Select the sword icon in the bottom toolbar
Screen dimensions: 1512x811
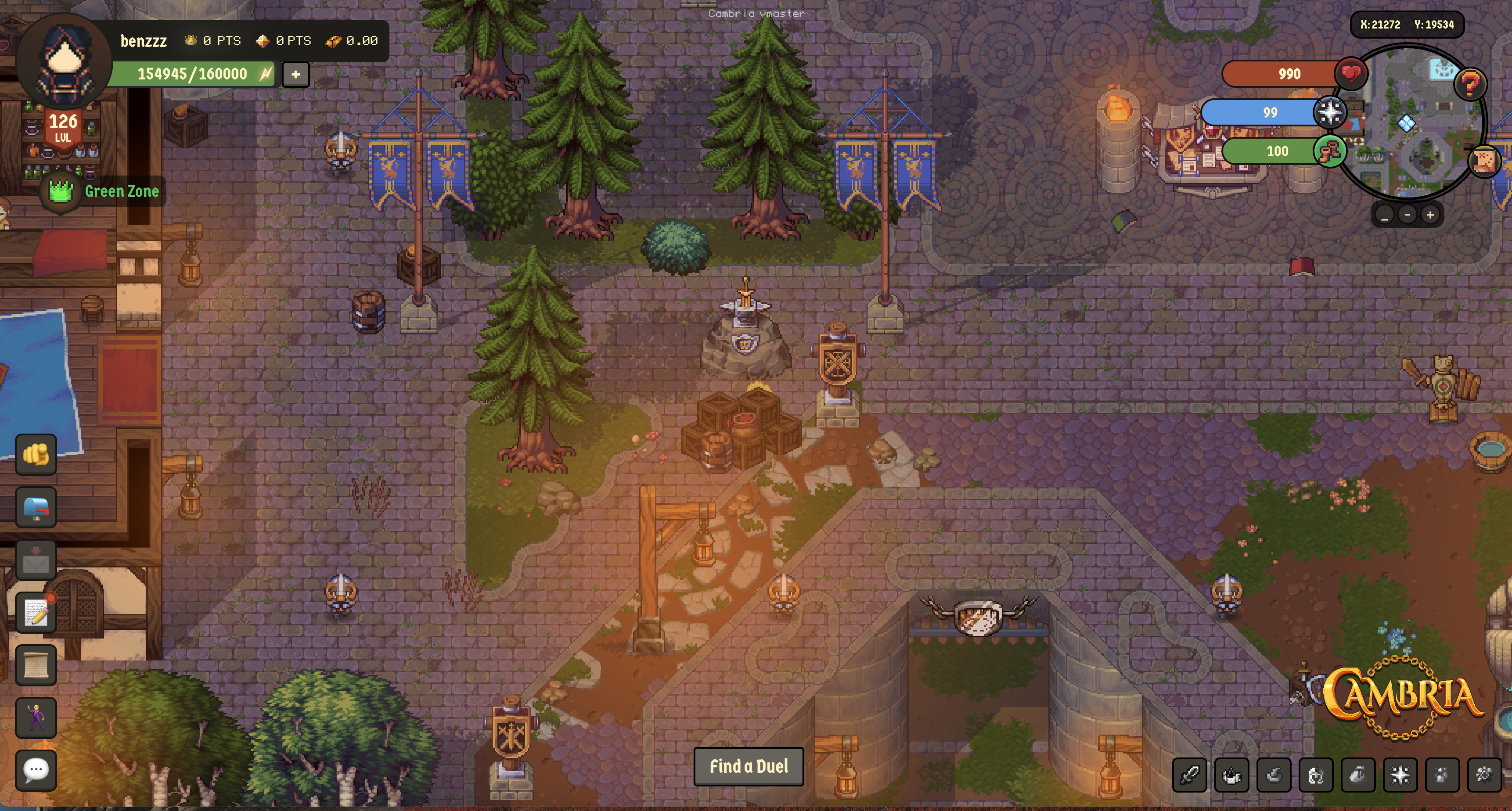coord(1190,775)
